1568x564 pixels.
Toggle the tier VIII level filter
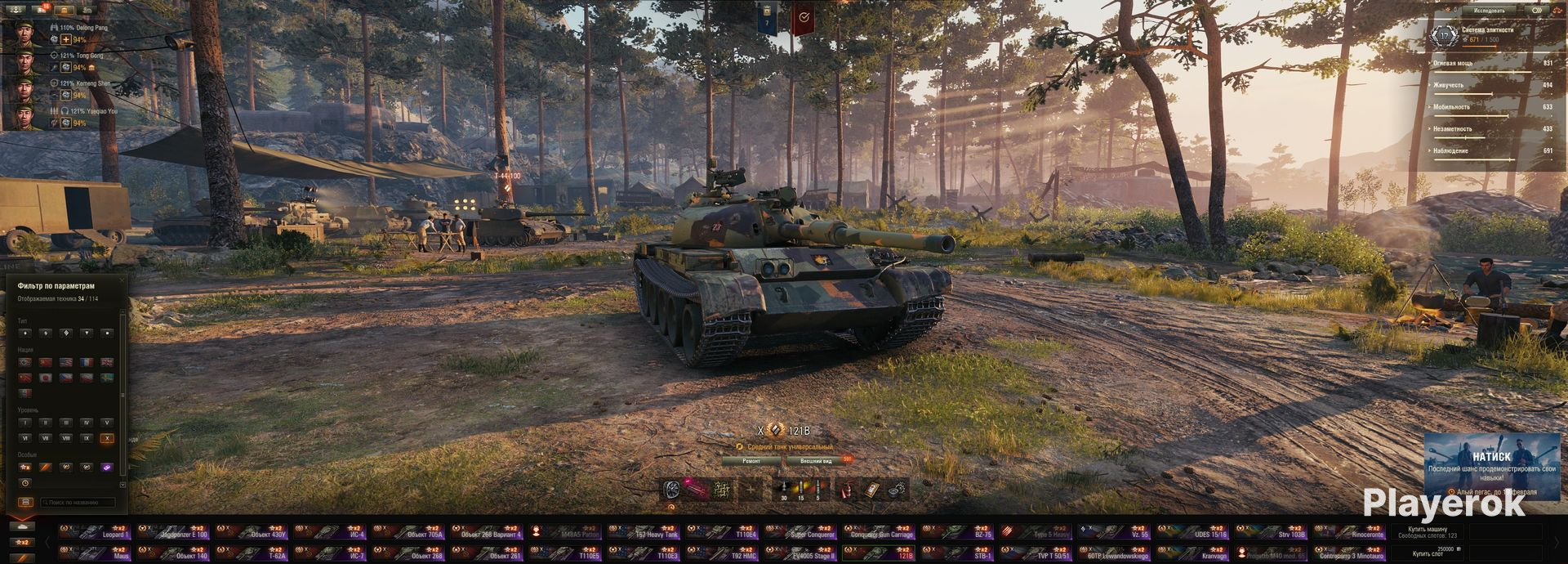point(65,439)
